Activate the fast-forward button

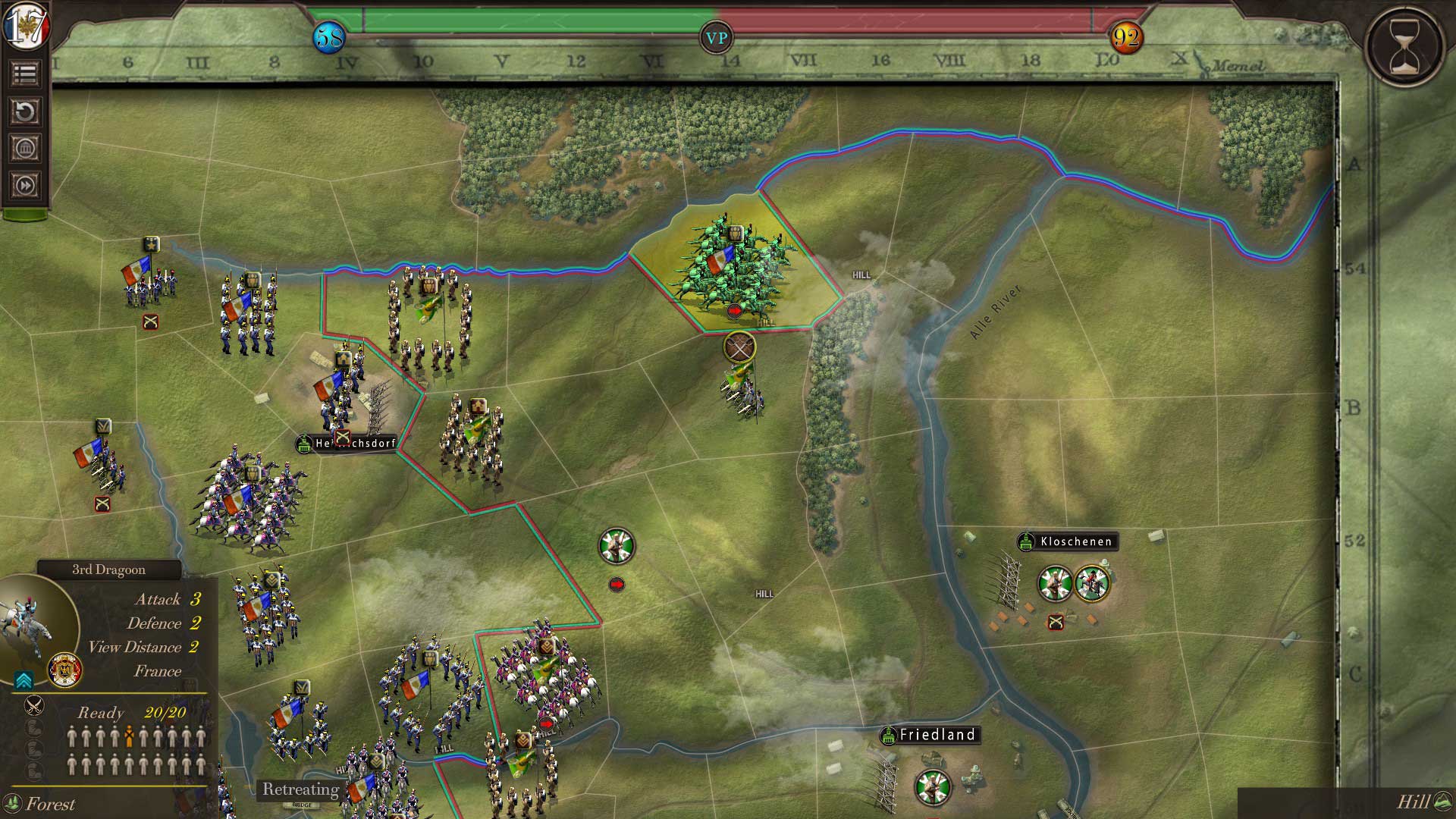(25, 185)
